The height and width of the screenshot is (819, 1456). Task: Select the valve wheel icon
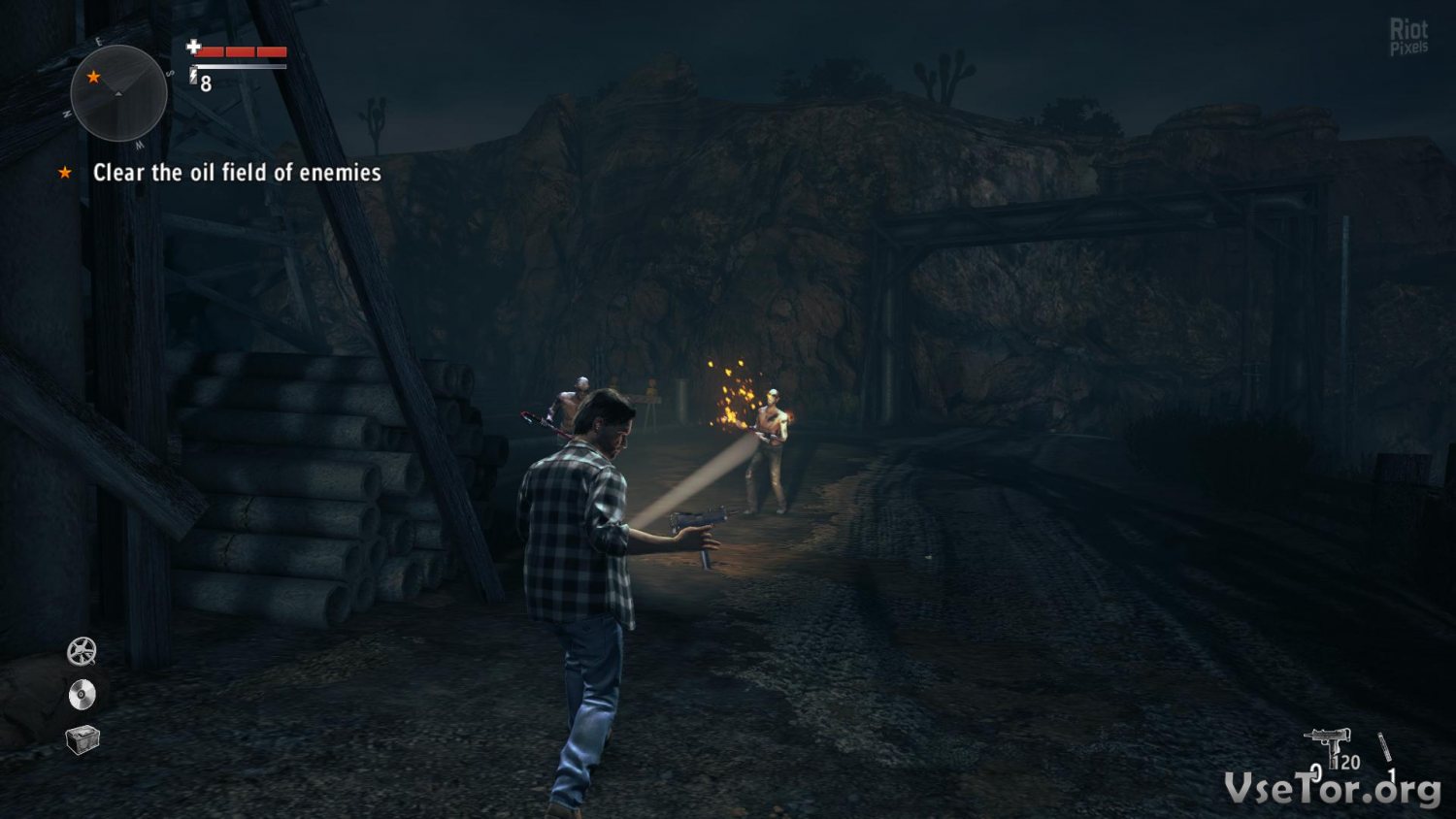click(82, 651)
